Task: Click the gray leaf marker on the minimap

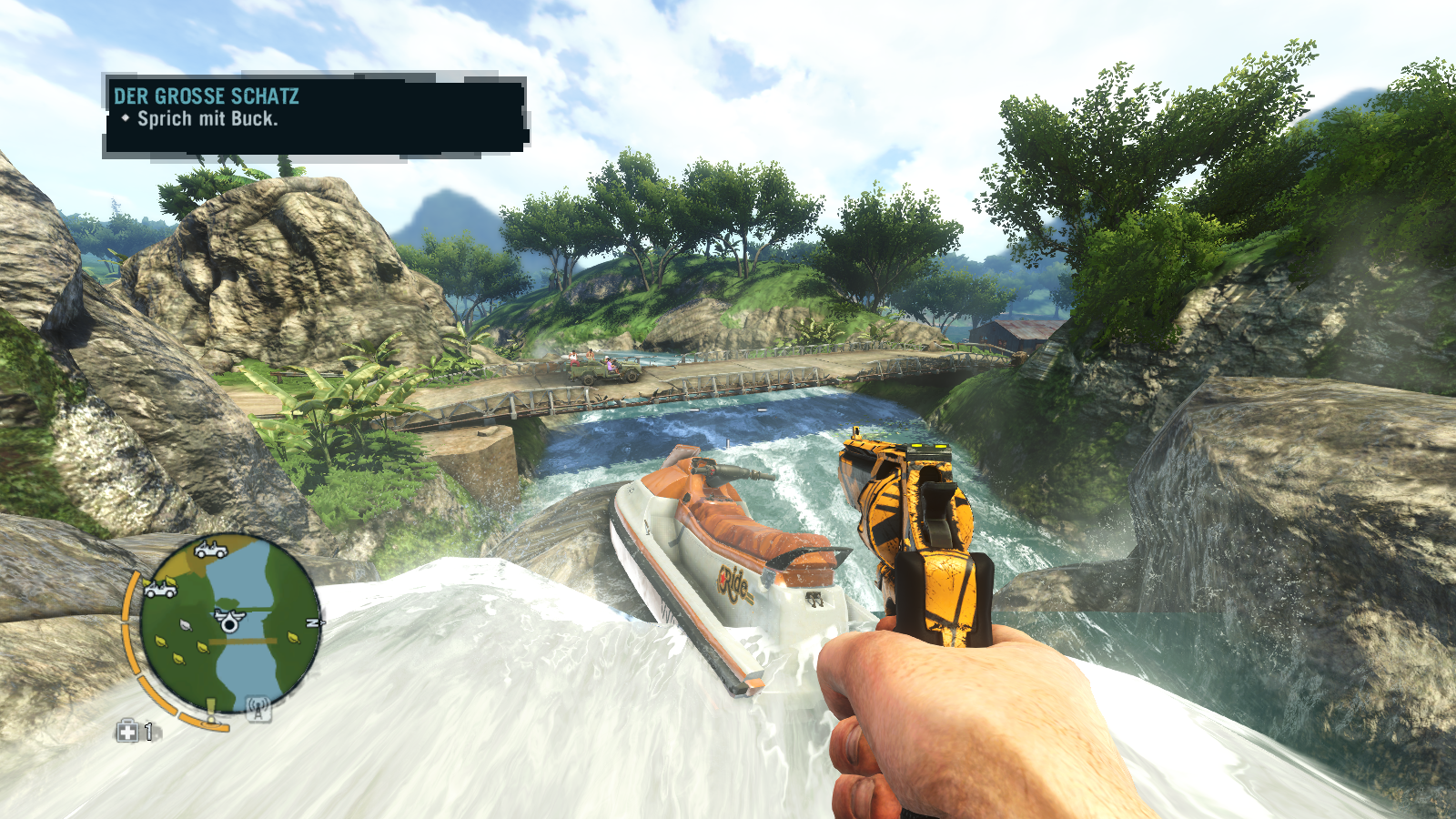Action: coord(187,626)
